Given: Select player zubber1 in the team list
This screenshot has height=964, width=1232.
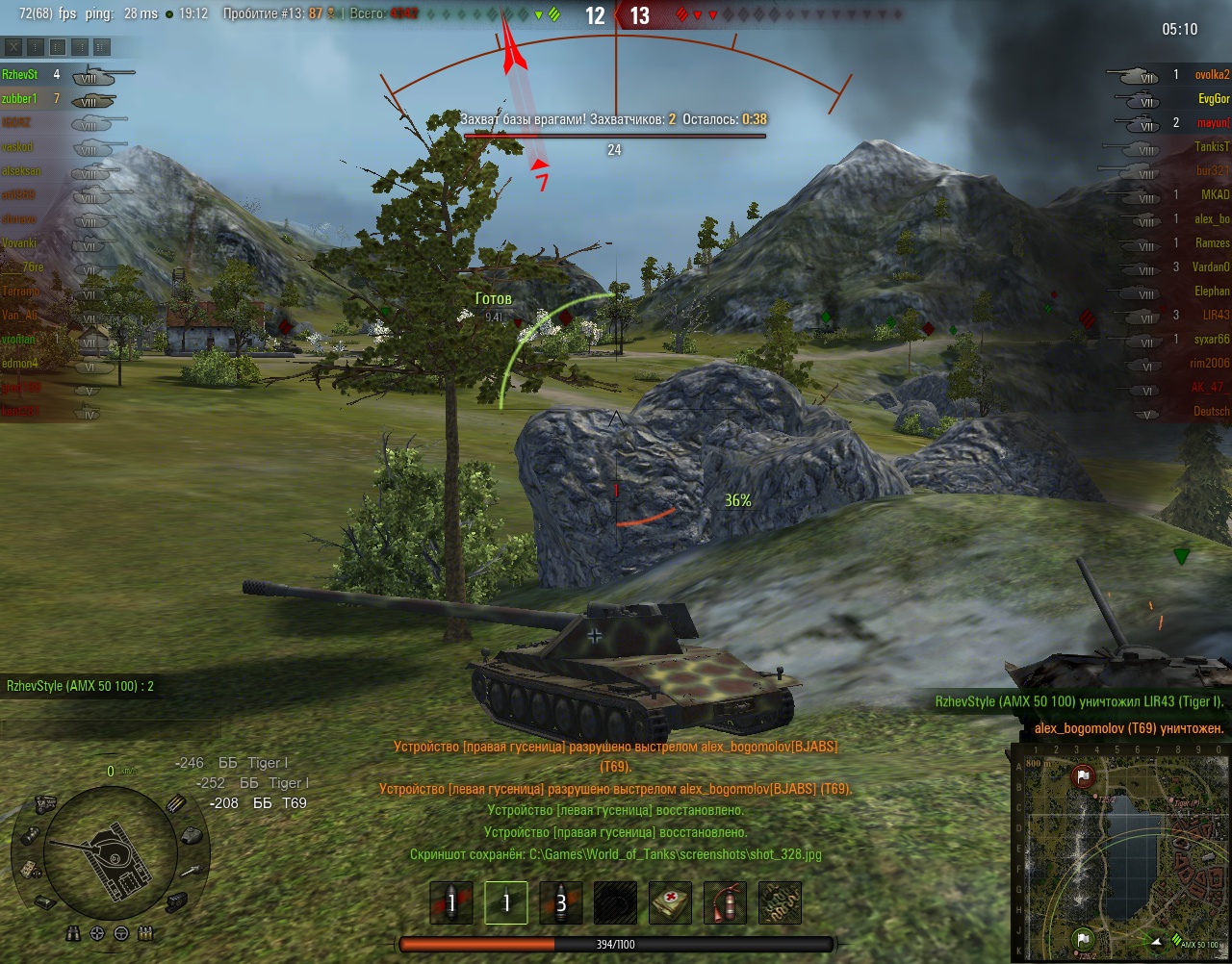Looking at the screenshot, I should click(x=20, y=98).
